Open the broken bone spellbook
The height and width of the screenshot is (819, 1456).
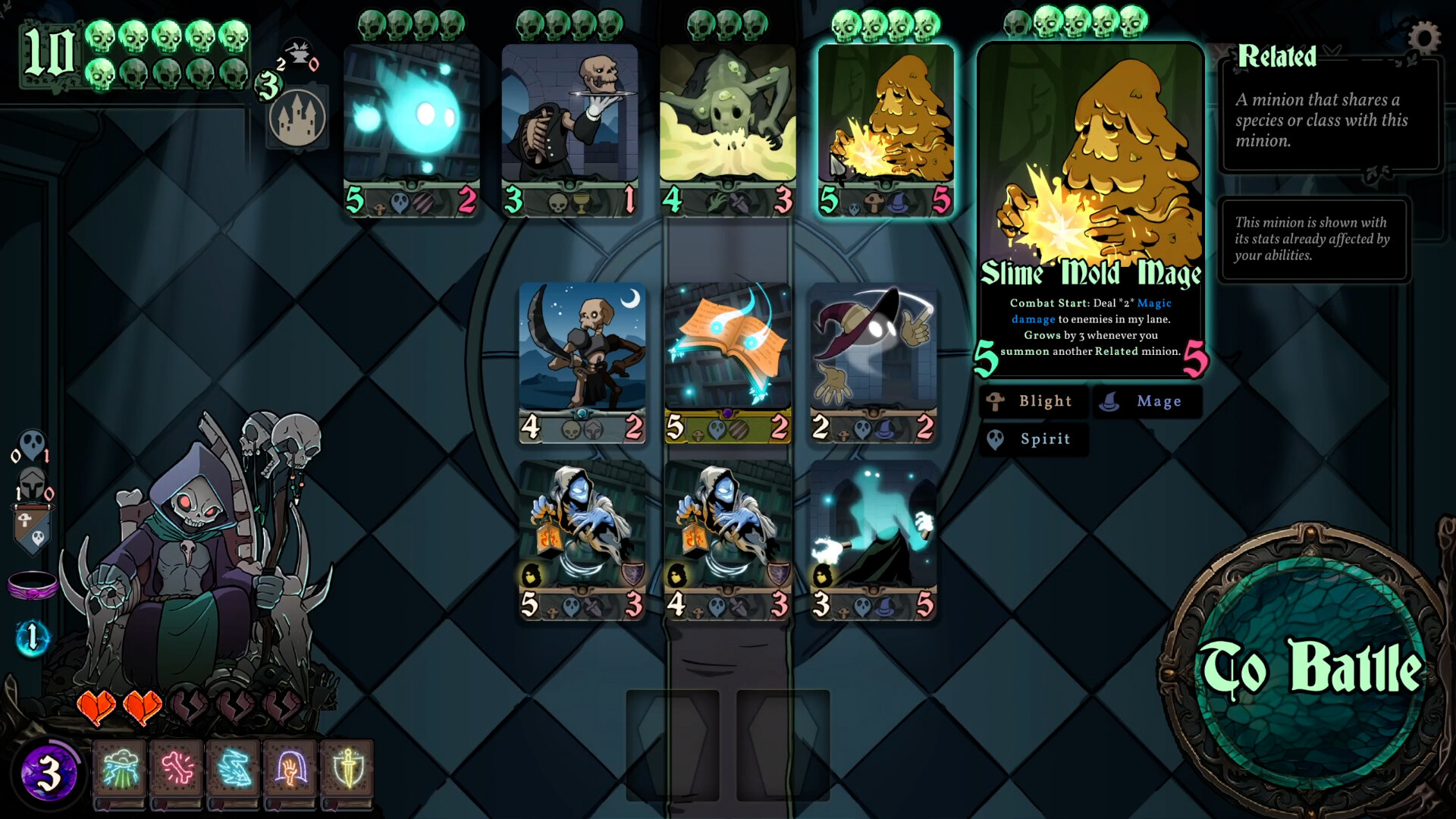click(176, 771)
